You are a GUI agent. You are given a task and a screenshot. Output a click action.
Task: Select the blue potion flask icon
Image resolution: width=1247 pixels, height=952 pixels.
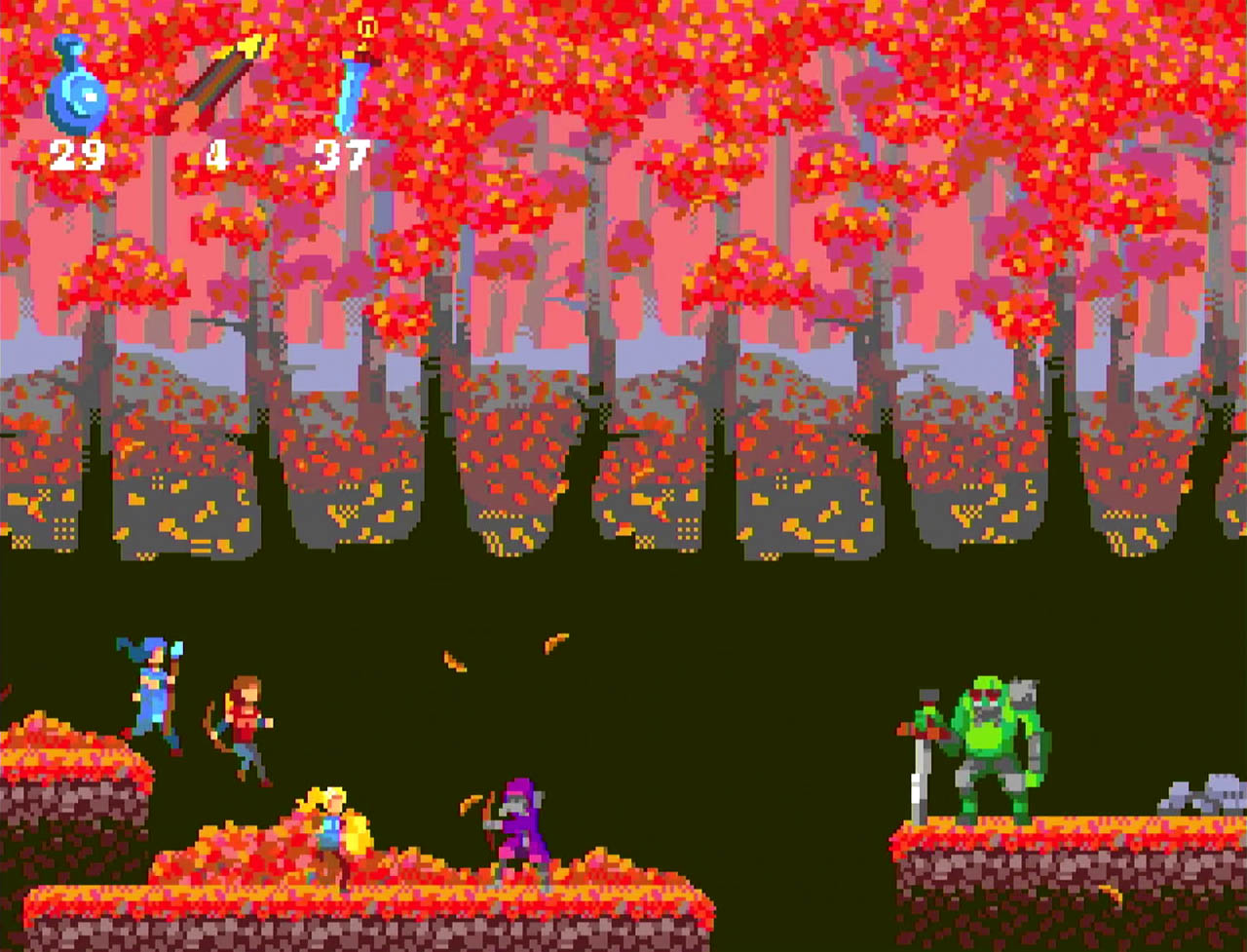pos(76,89)
